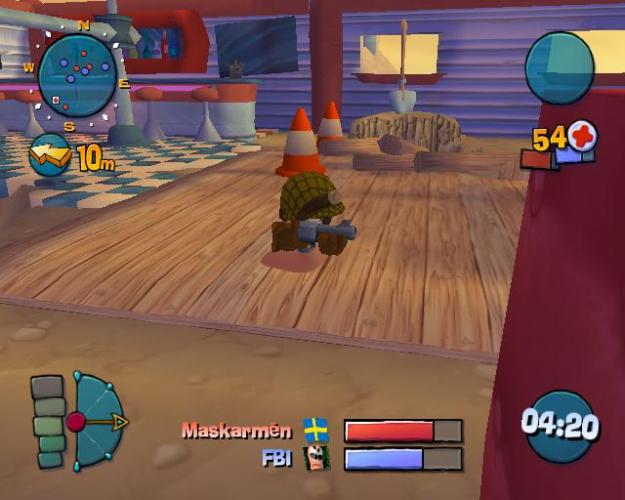
Task: Select the current weapon circle icon
Action: tap(559, 68)
